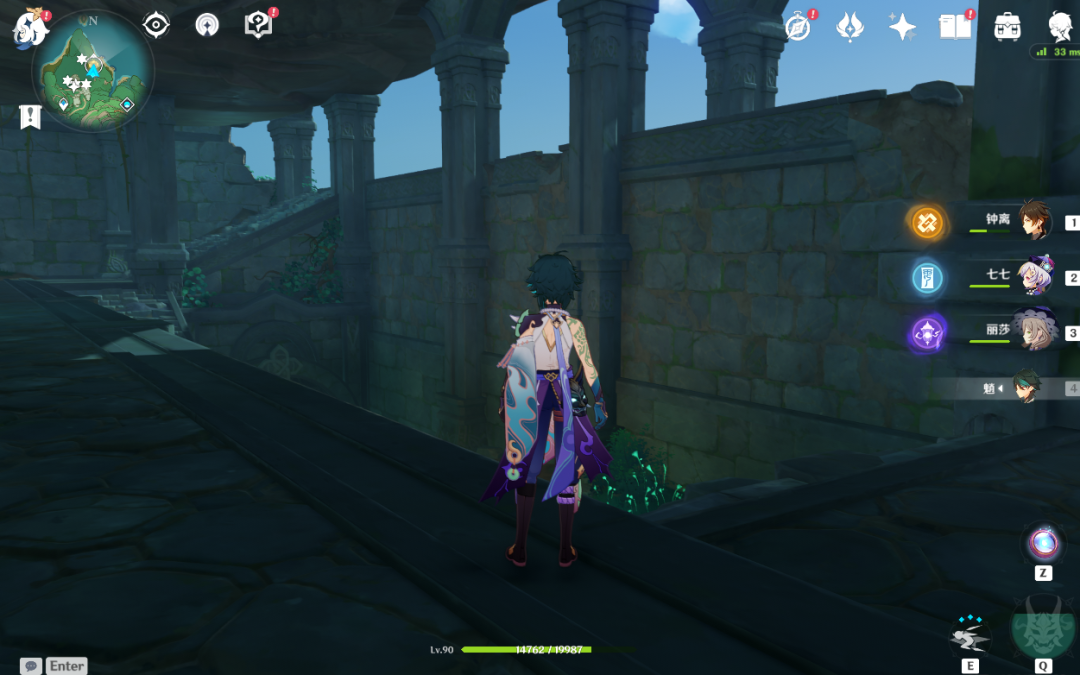This screenshot has width=1080, height=675.
Task: Open the chat box speech bubble
Action: [x=31, y=666]
